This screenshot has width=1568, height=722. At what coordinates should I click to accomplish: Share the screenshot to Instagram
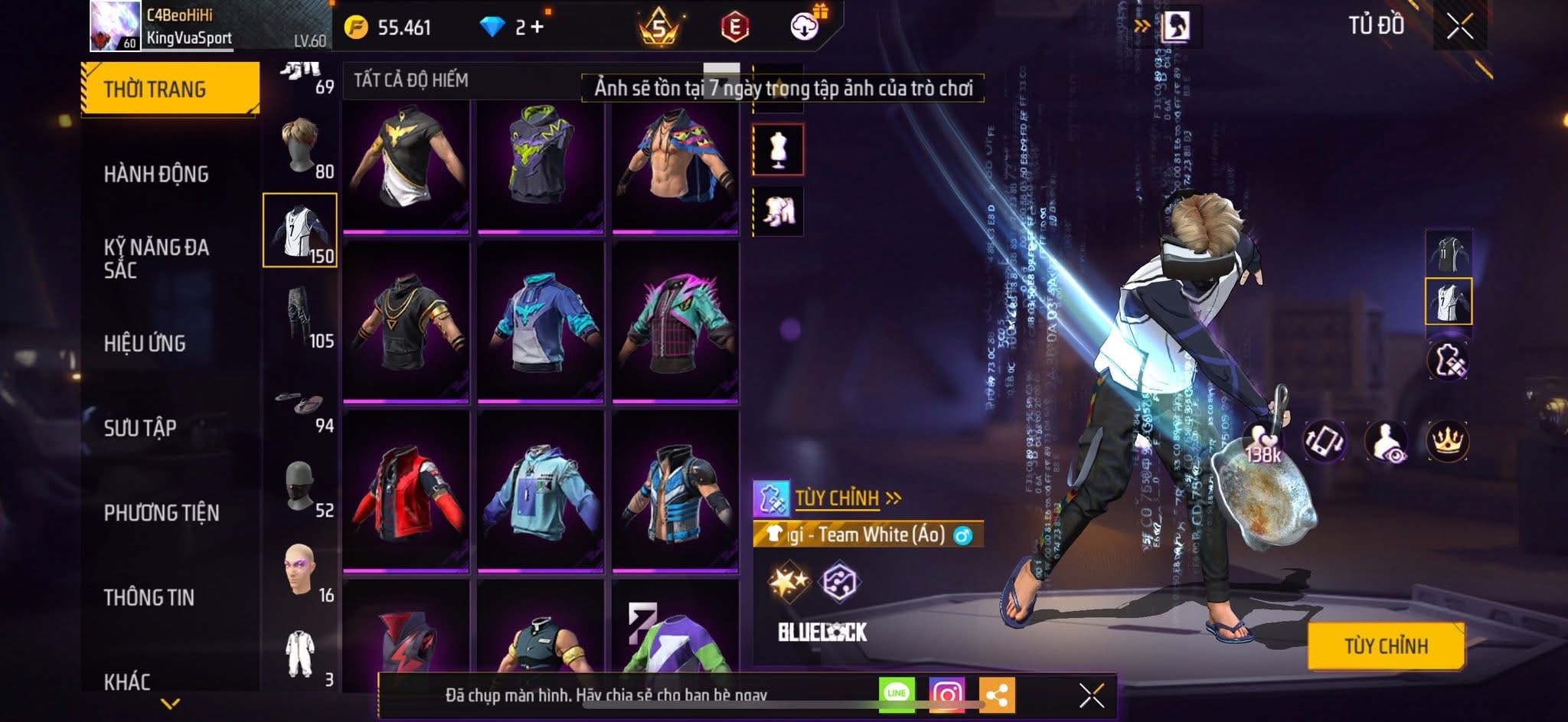946,694
